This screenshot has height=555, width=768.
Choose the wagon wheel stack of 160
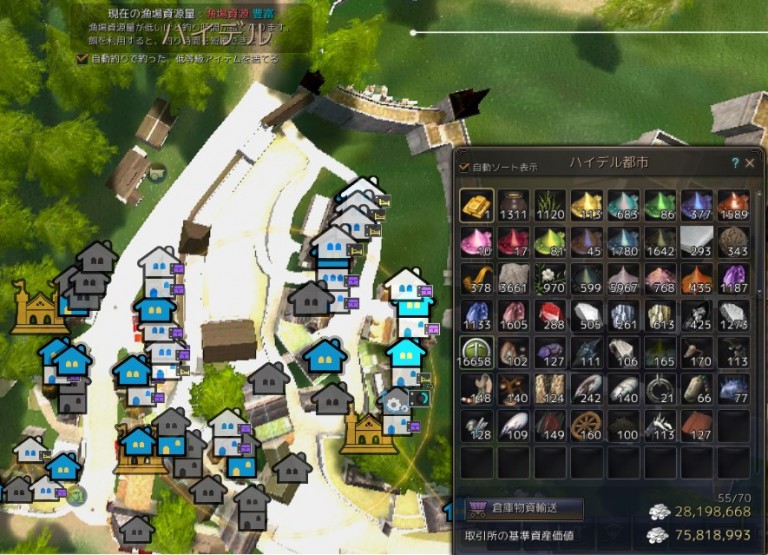(x=587, y=427)
